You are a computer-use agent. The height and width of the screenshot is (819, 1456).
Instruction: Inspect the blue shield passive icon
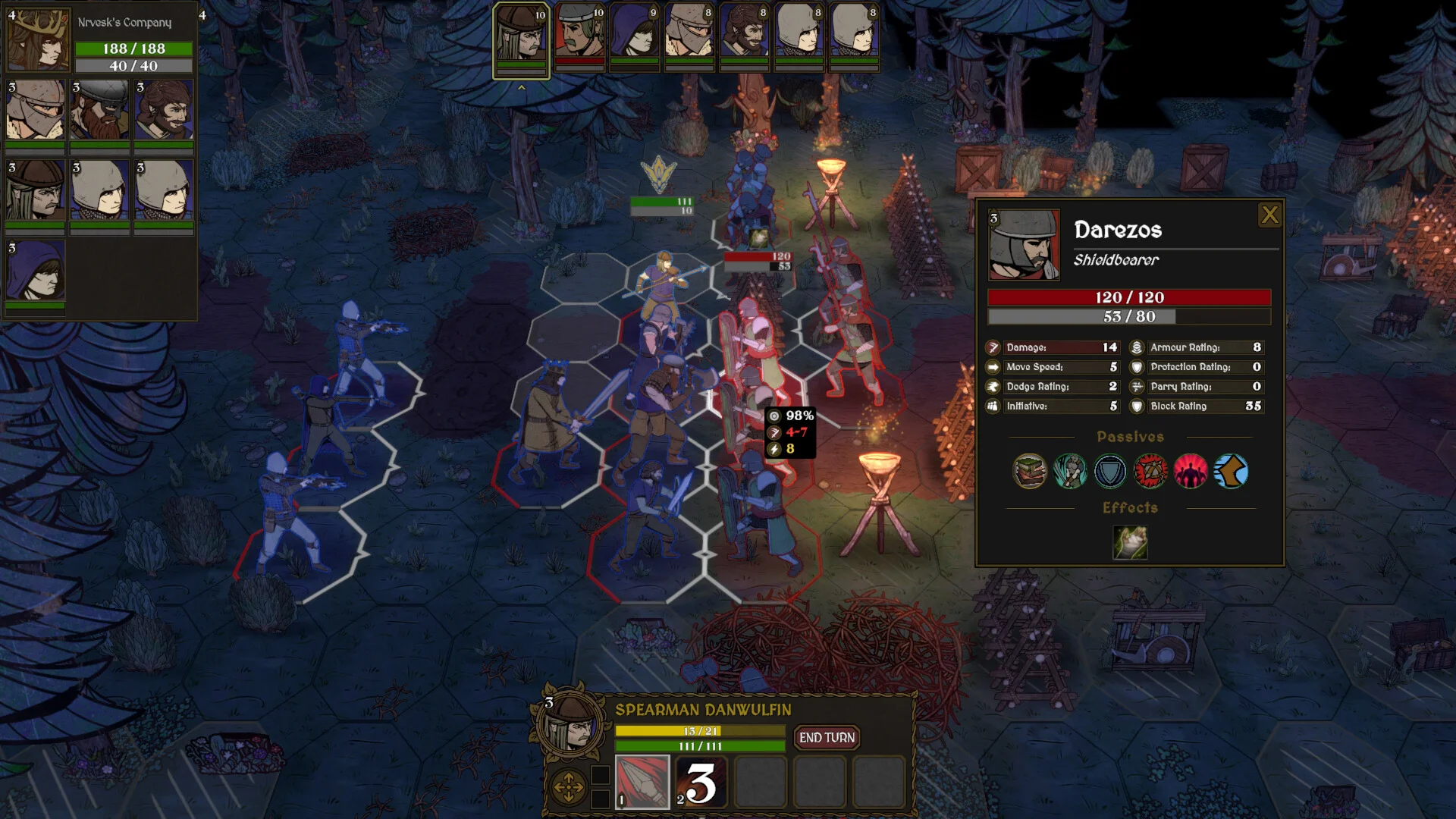1110,472
